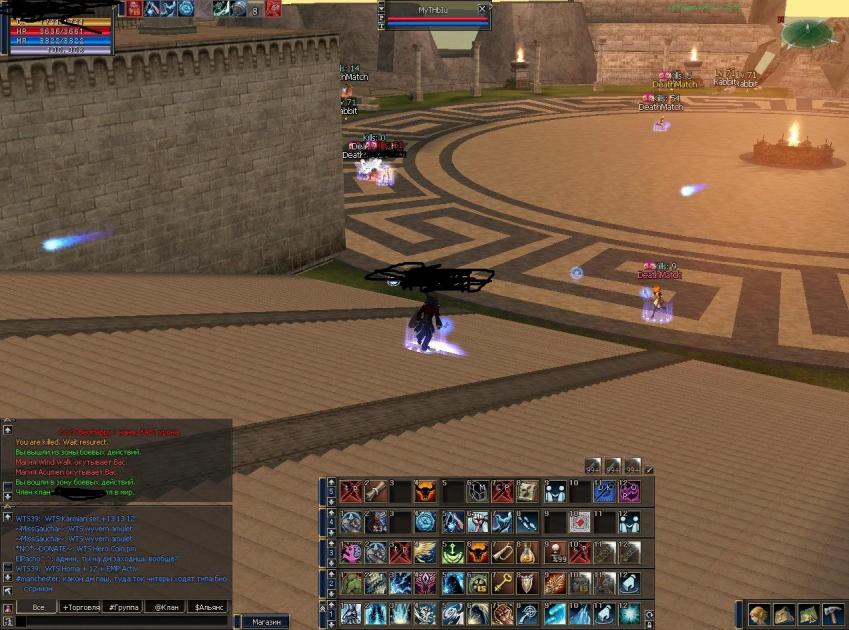Select the #Группа party chat tab

pos(126,607)
